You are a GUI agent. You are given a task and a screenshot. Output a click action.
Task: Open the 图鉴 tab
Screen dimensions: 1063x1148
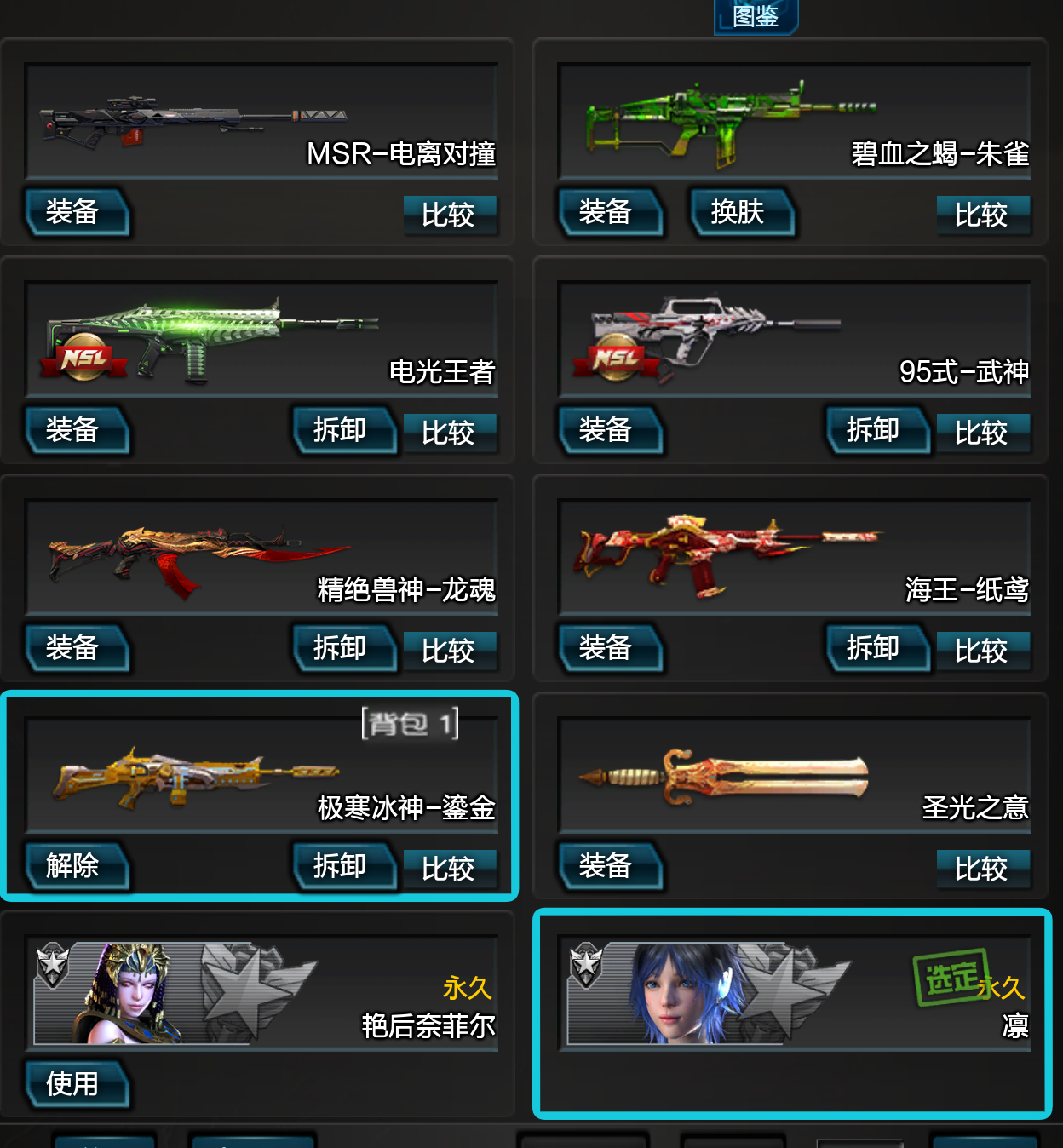(756, 16)
